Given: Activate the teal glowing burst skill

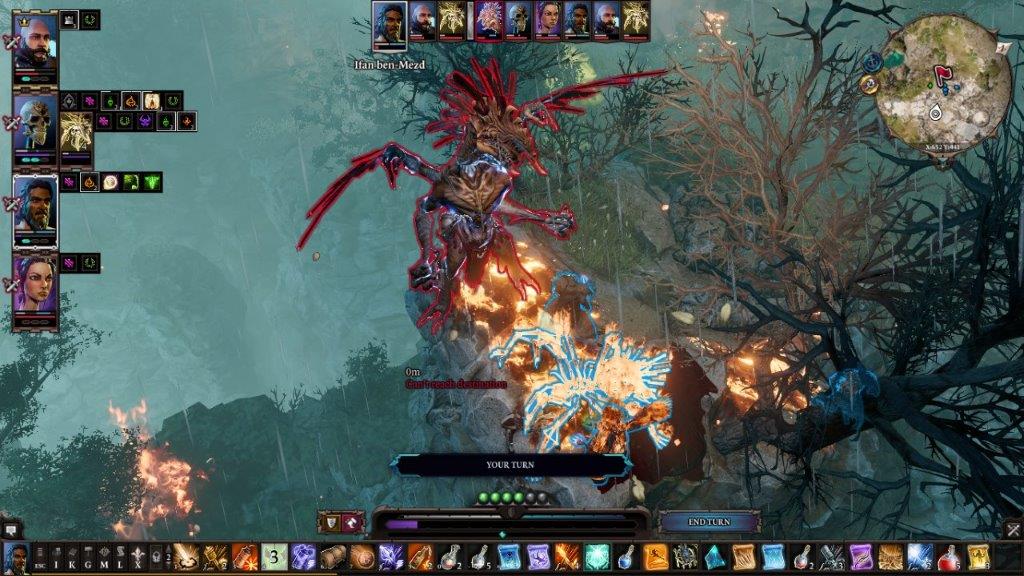Looking at the screenshot, I should (597, 557).
